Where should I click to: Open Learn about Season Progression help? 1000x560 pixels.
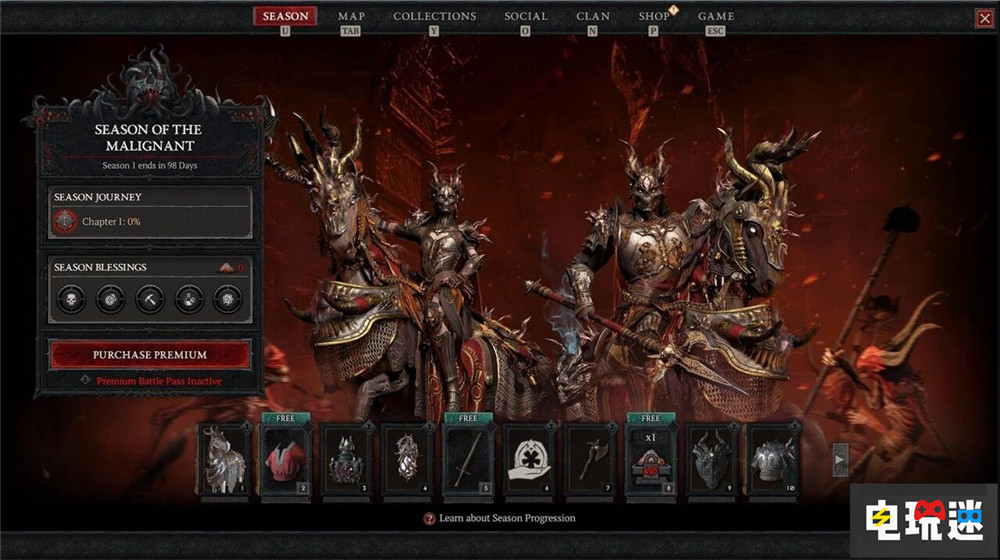click(x=500, y=518)
